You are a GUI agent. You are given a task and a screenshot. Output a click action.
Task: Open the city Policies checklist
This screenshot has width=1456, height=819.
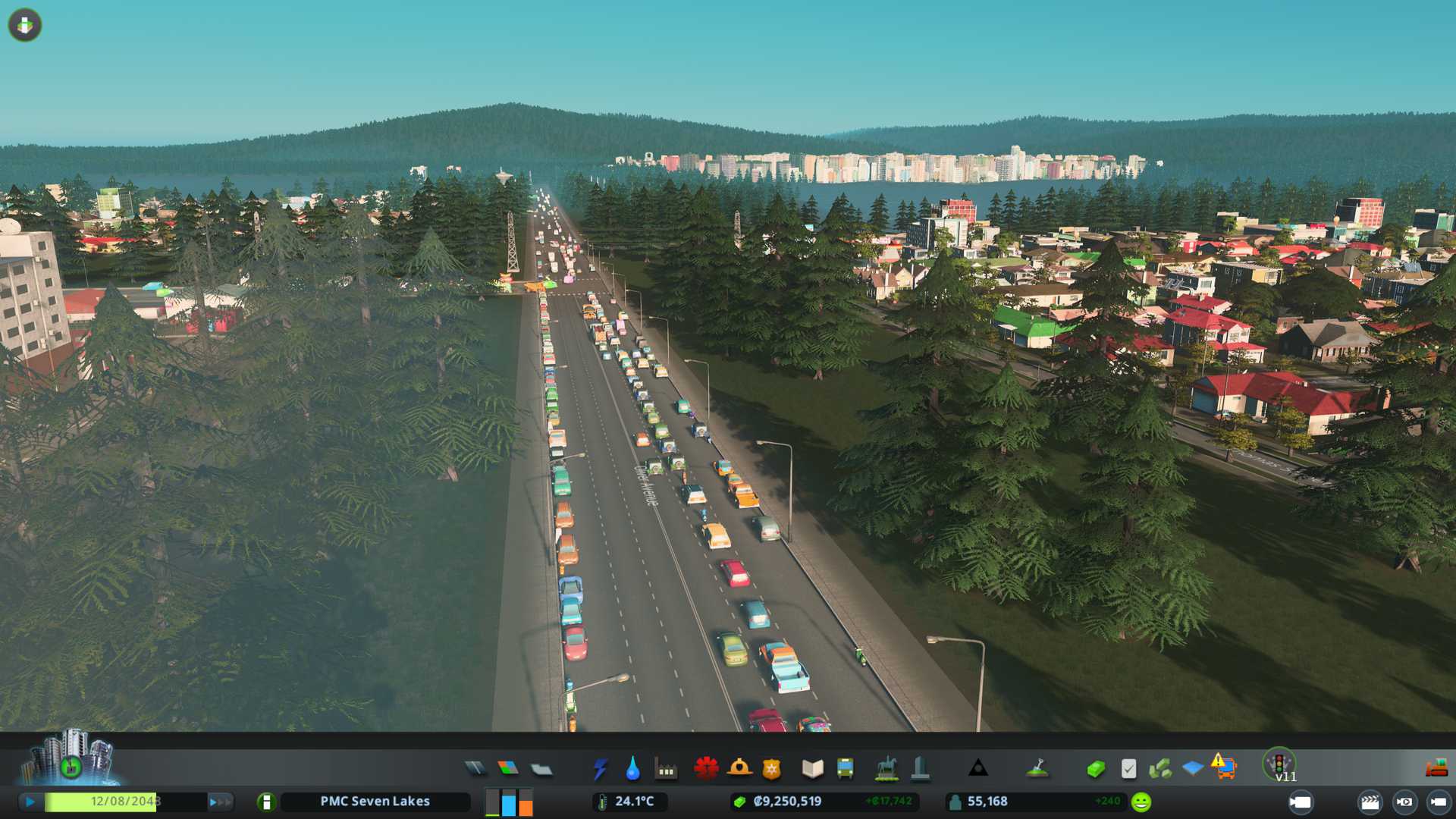tap(1128, 769)
